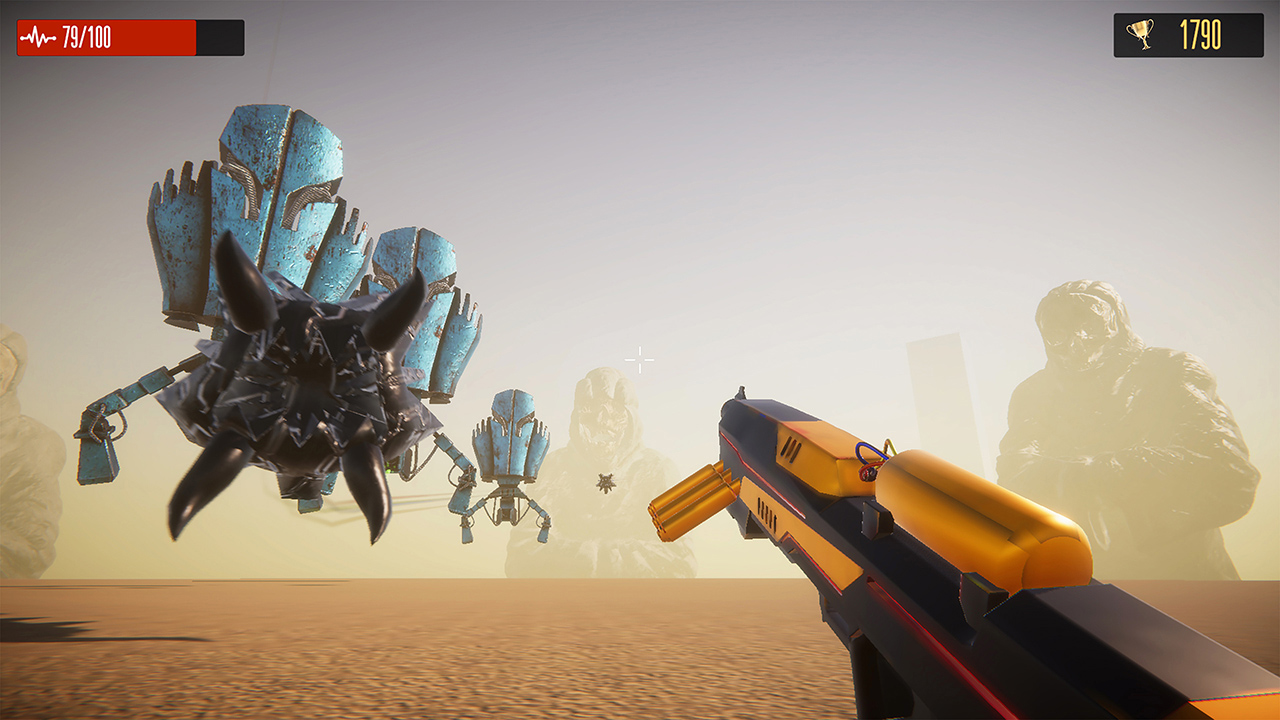Click the crosshair at screen center
The height and width of the screenshot is (720, 1280).
[637, 359]
